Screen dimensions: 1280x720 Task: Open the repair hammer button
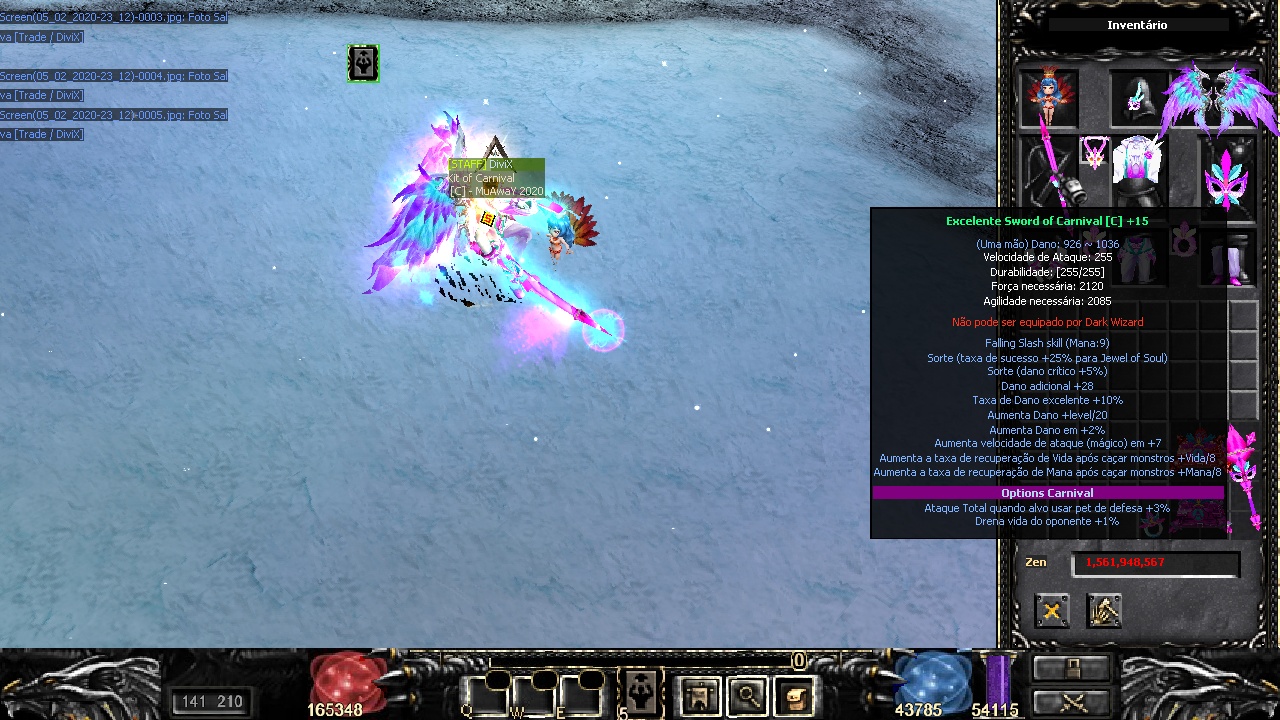click(1104, 611)
